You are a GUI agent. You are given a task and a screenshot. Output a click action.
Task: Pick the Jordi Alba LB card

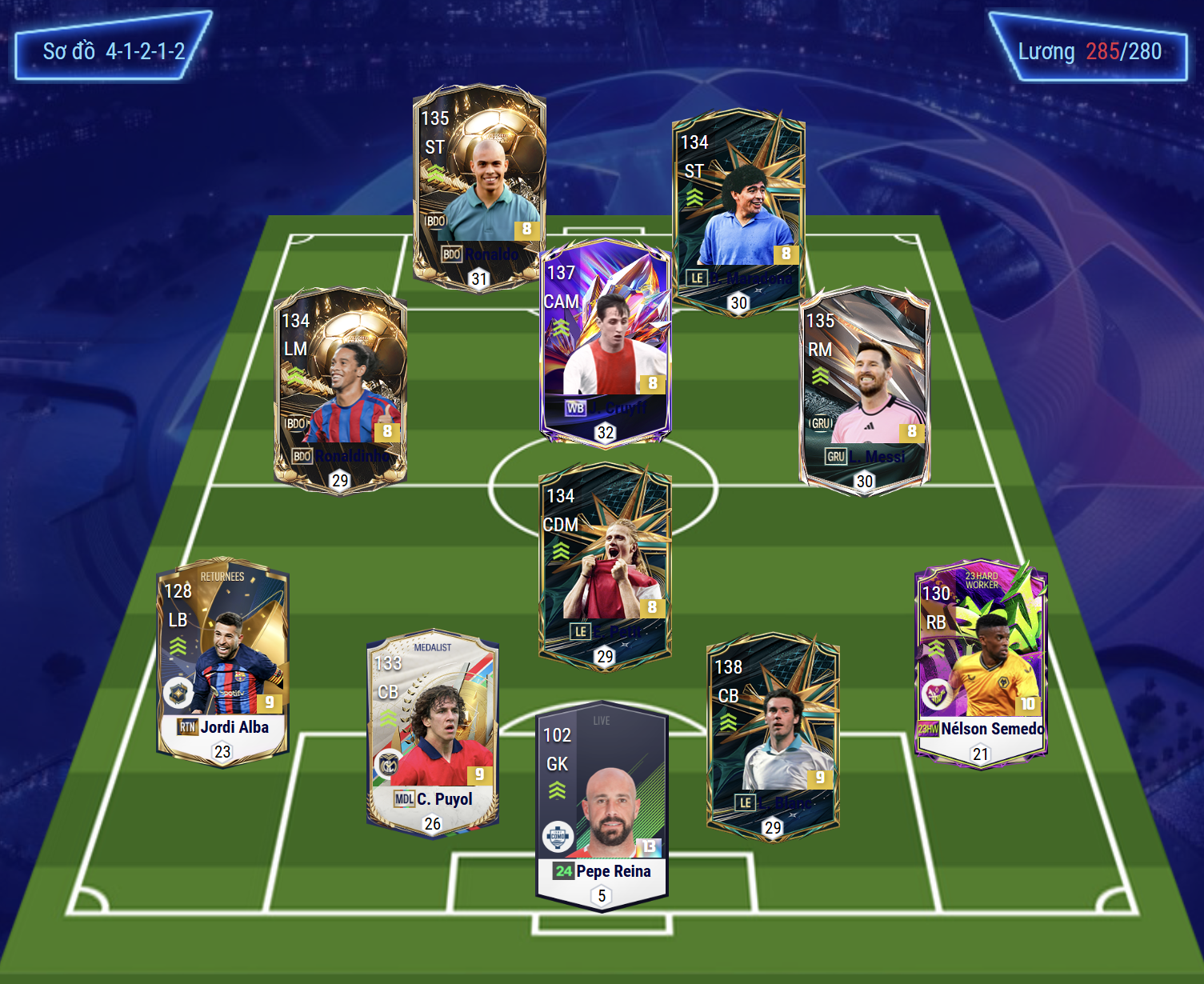pos(222,660)
